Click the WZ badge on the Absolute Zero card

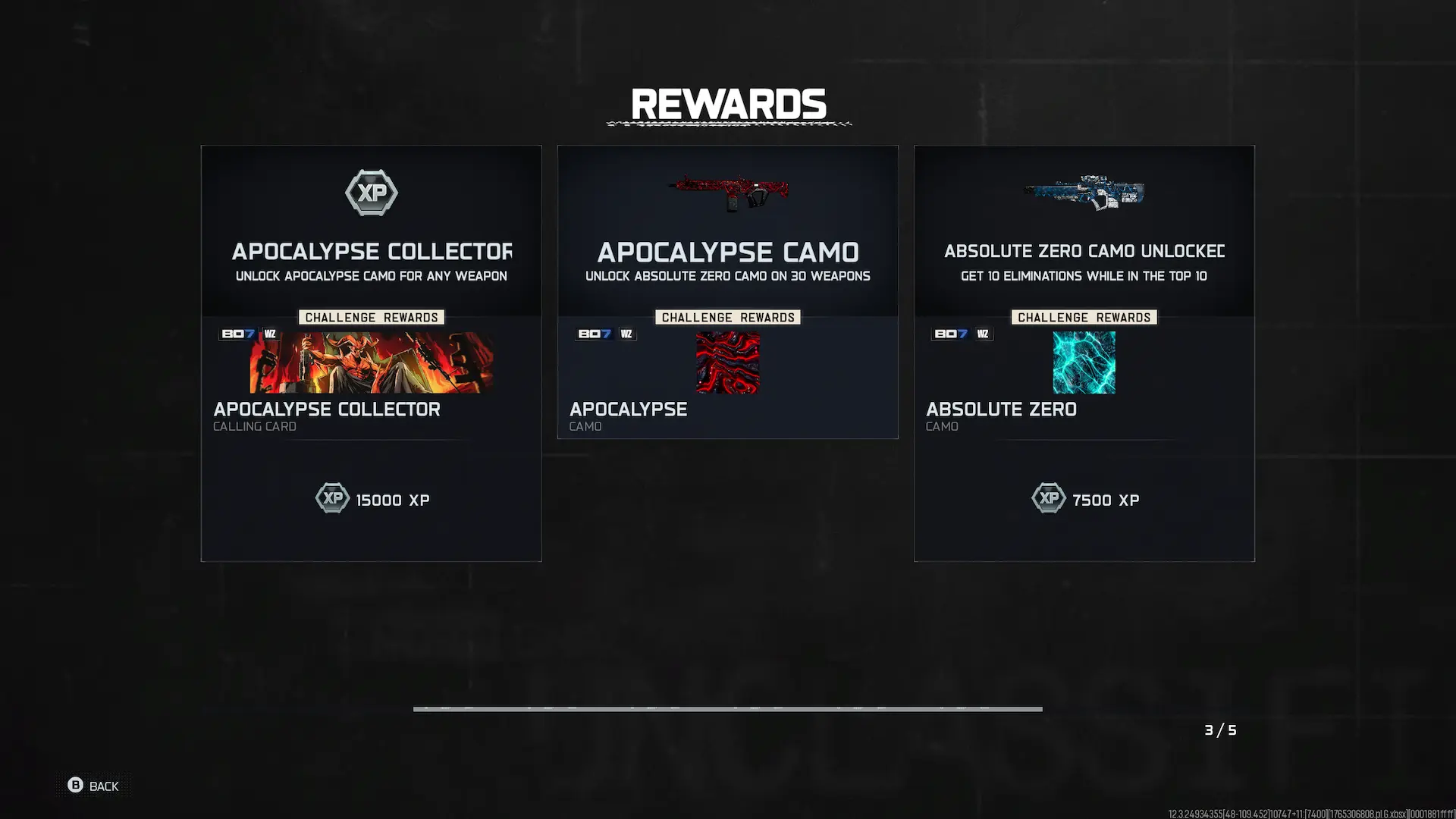pos(983,334)
